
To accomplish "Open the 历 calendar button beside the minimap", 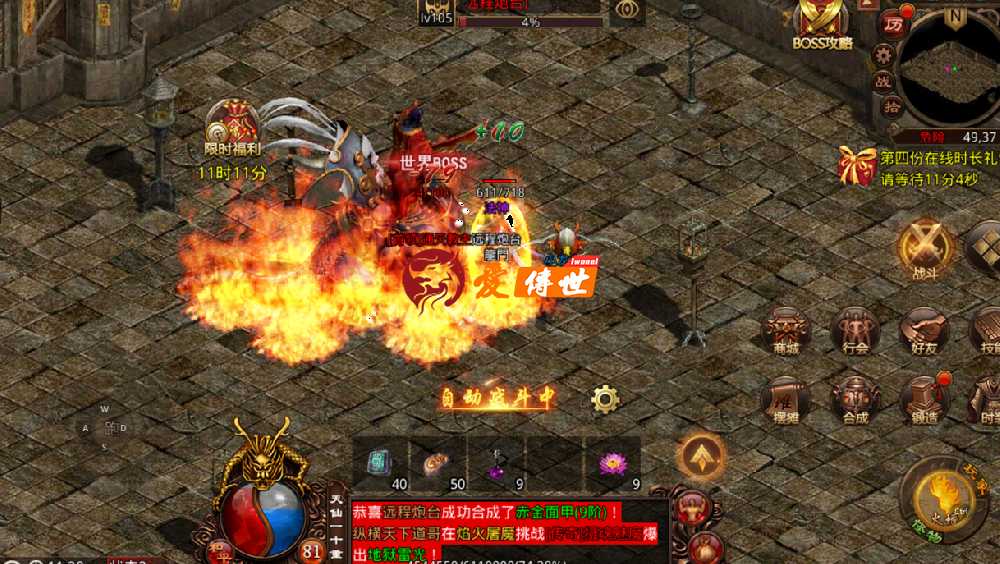I will click(891, 24).
